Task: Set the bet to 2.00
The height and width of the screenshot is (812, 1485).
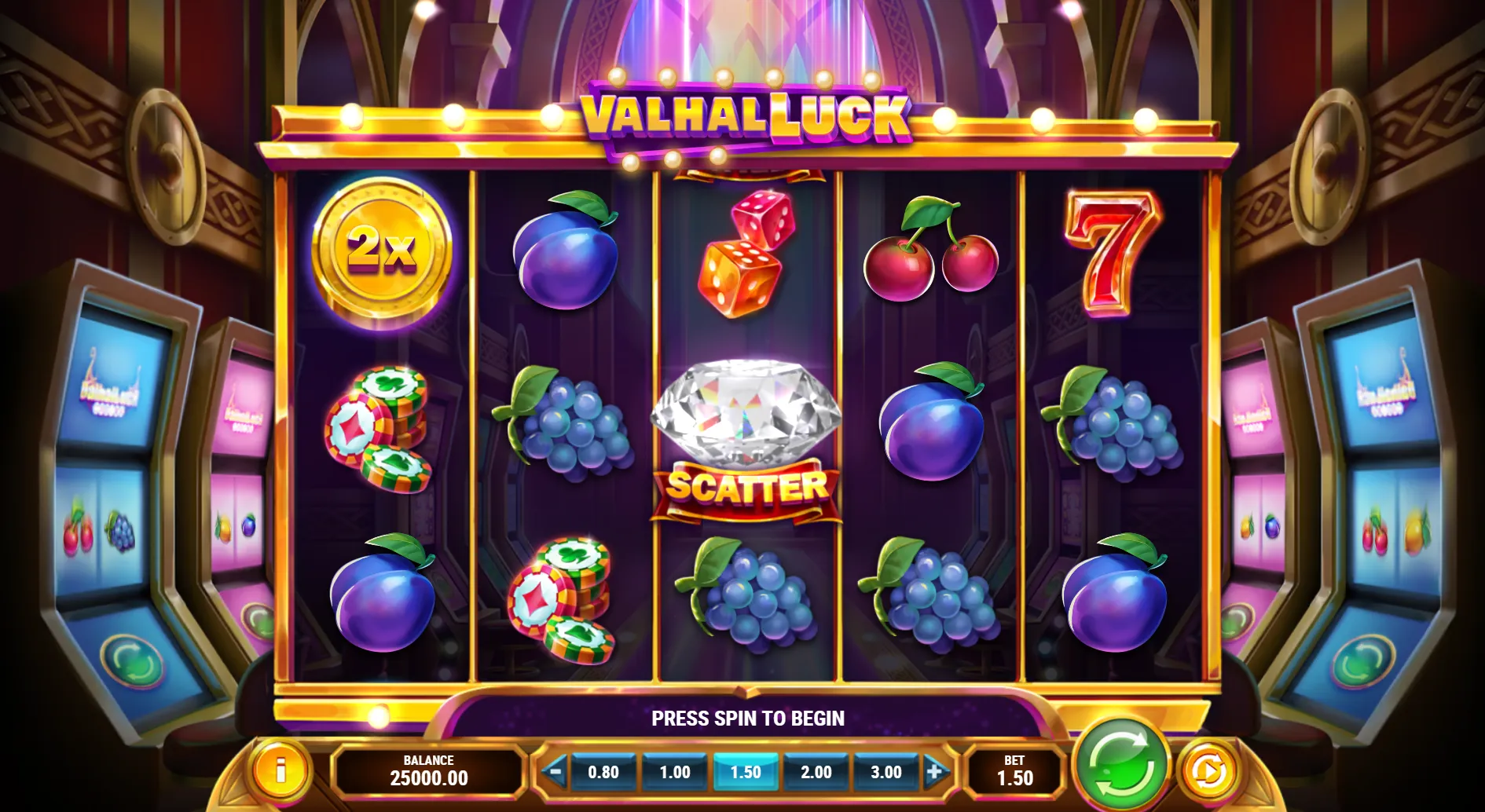Action: coord(816,772)
